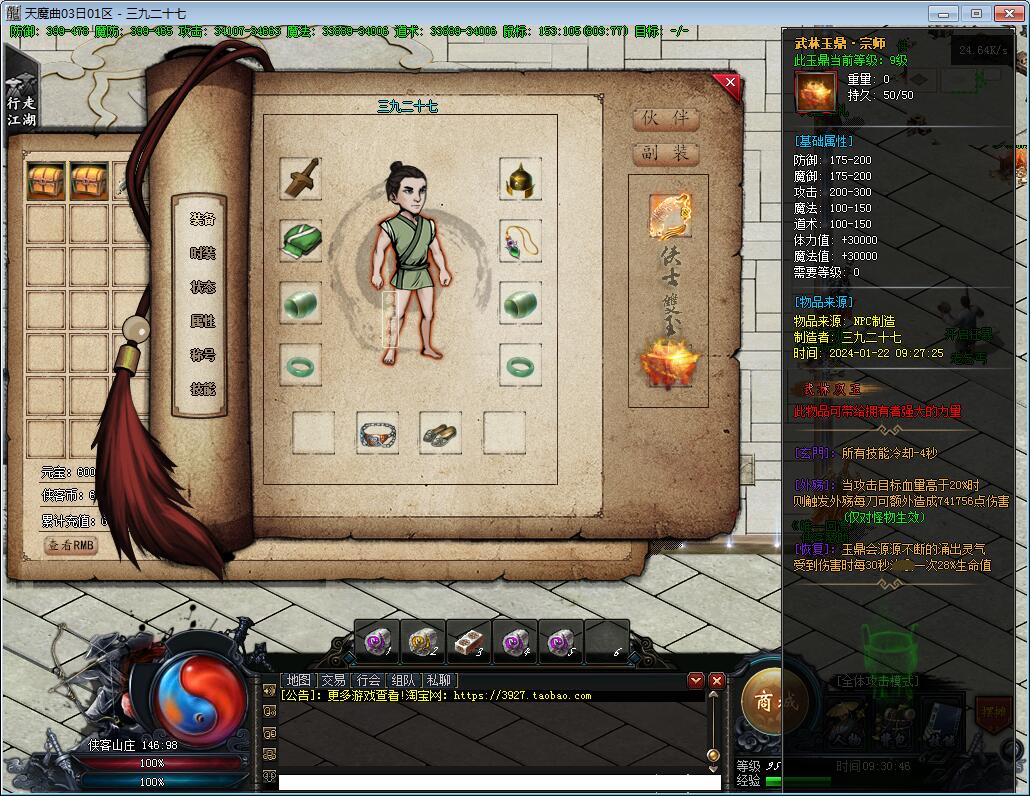1030x796 pixels.
Task: Select the boots equipment slot
Action: 440,433
